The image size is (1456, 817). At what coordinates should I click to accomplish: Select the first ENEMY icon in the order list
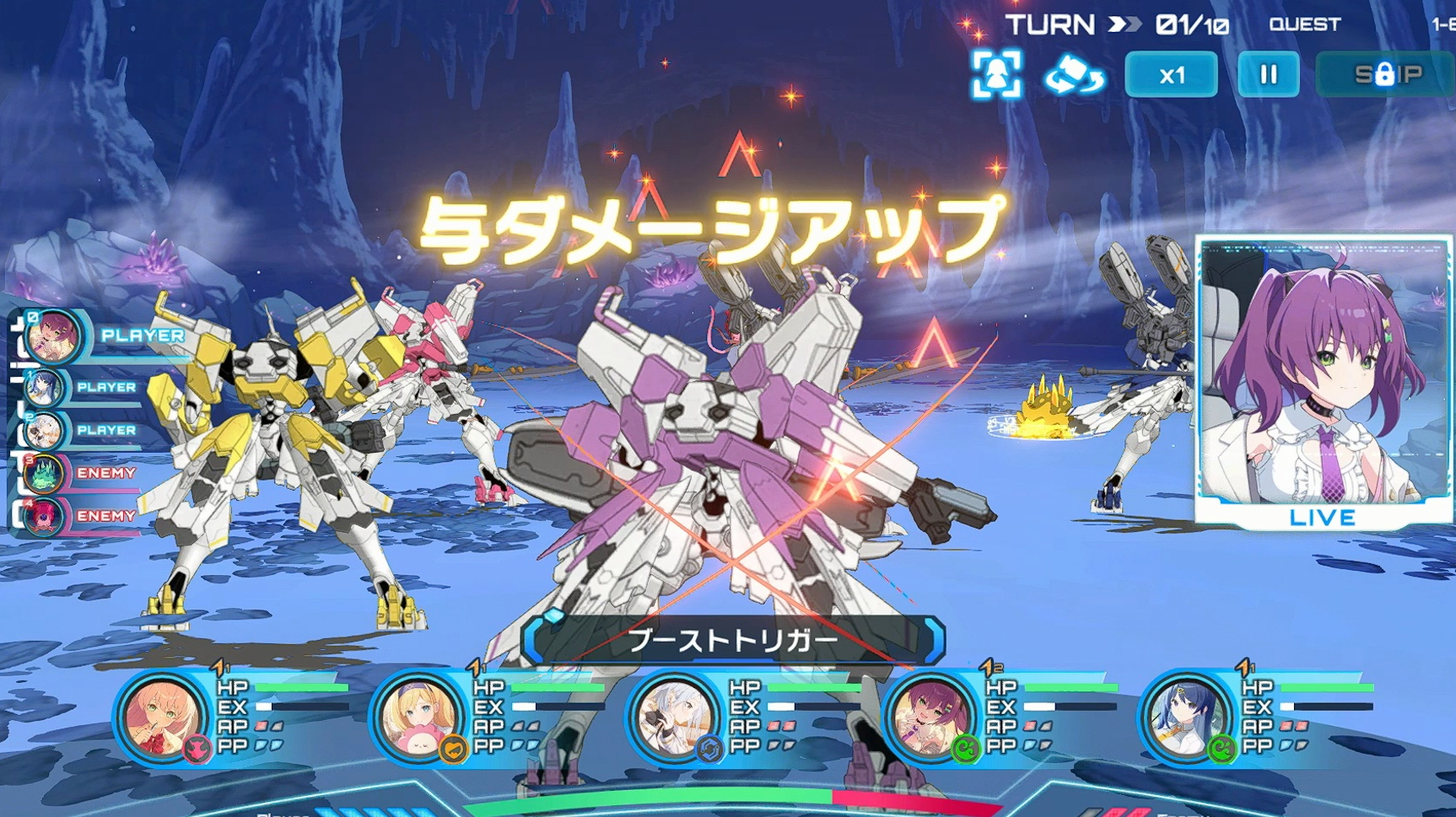coord(44,473)
